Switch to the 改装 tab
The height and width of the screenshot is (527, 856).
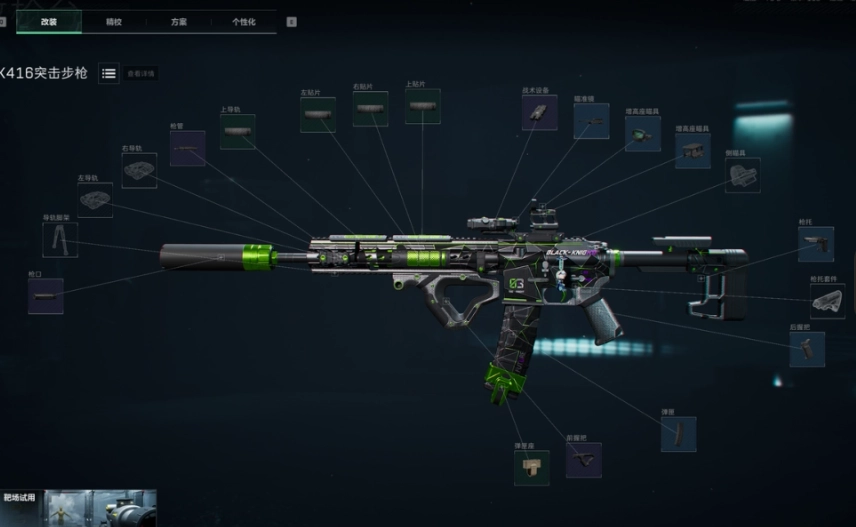48,21
